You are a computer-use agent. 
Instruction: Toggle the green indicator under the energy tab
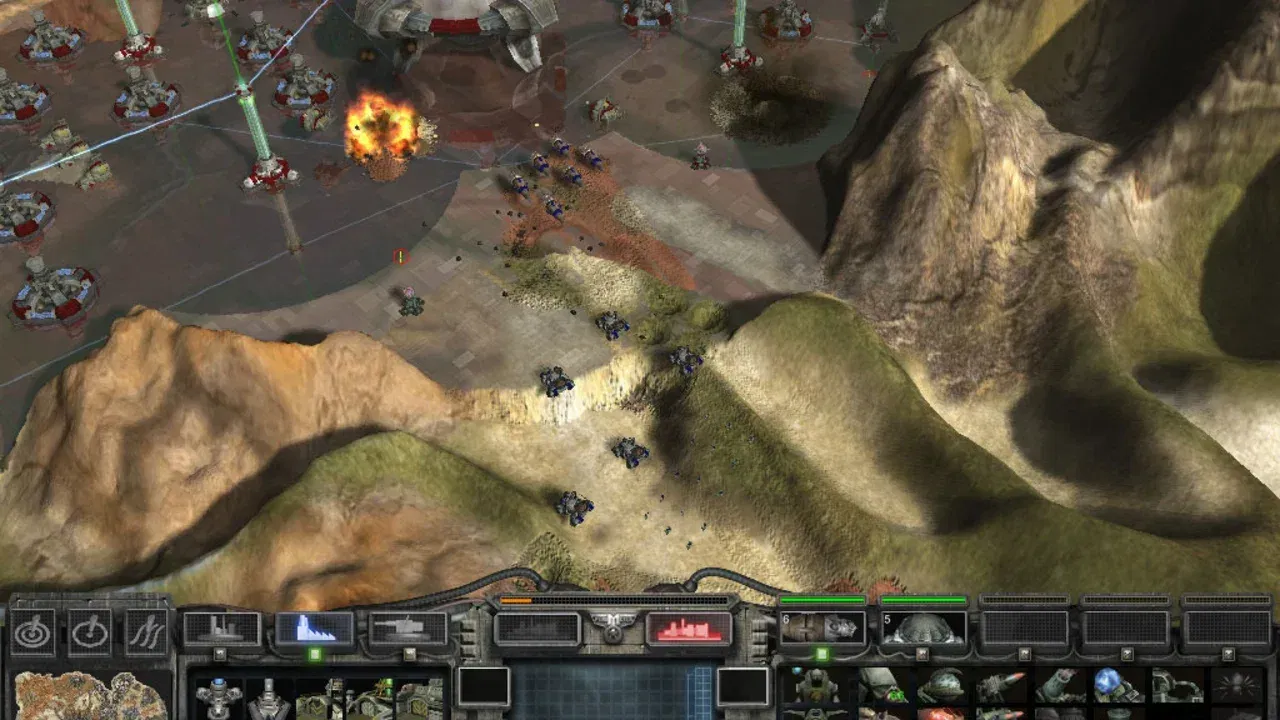coord(315,654)
